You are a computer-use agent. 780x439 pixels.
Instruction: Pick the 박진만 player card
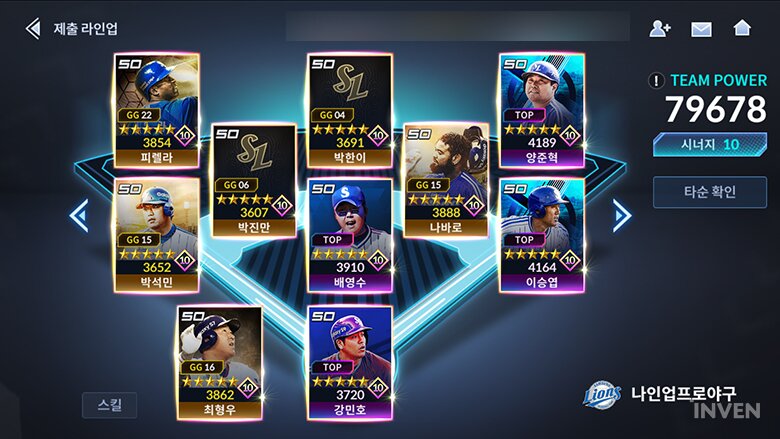pyautogui.click(x=254, y=180)
